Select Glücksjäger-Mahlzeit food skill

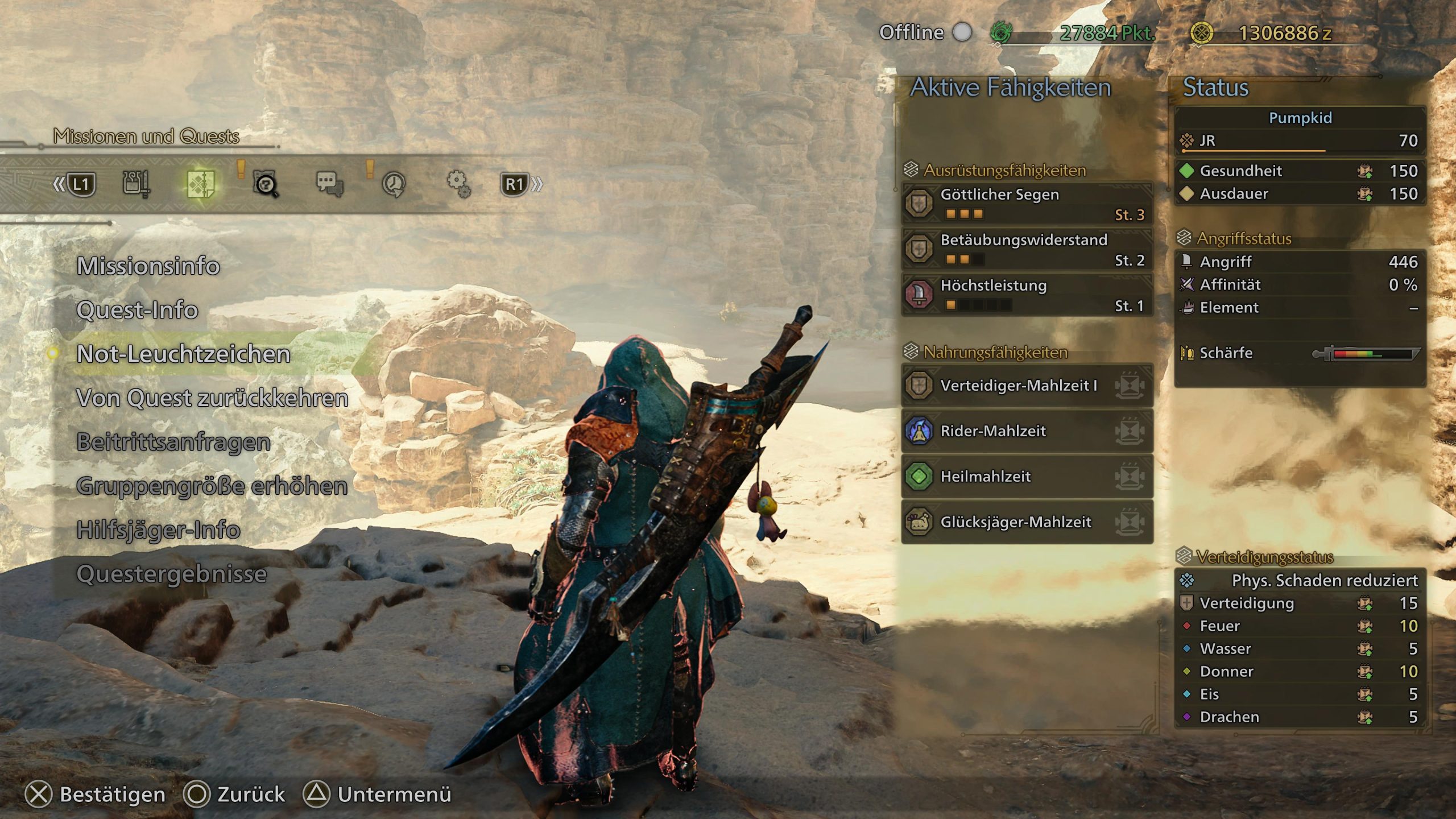click(1027, 522)
